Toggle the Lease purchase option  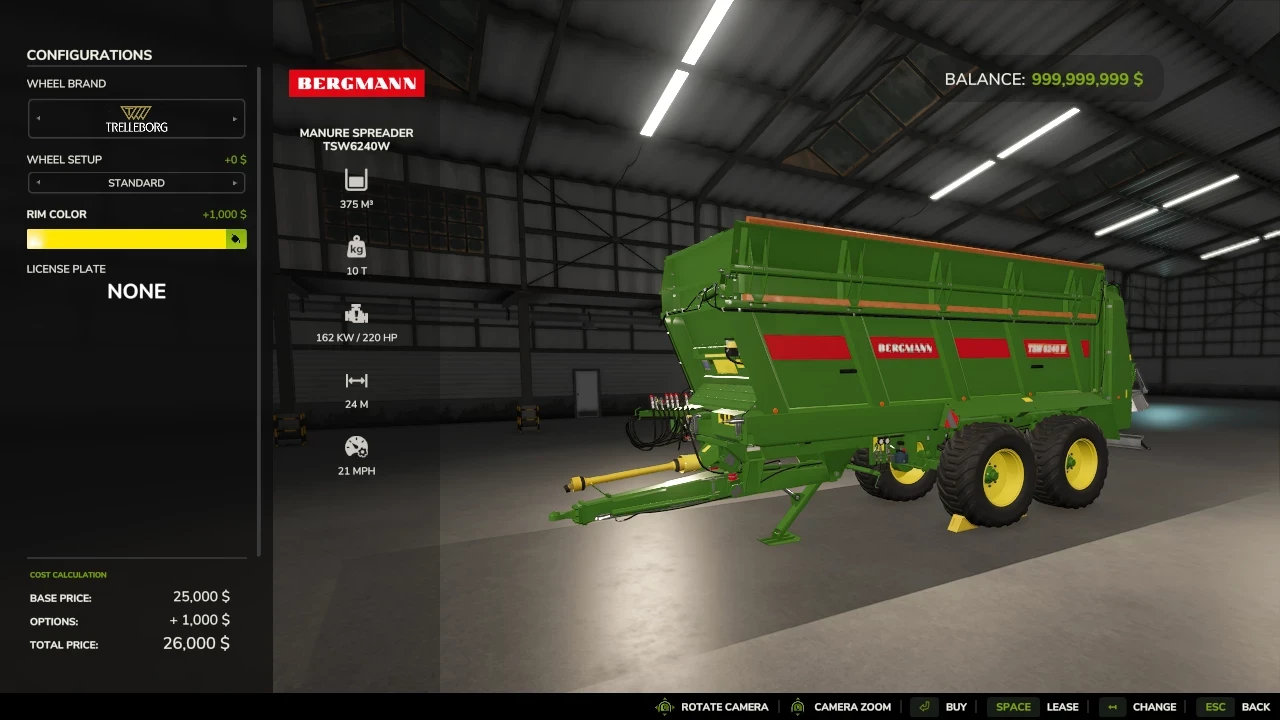tap(1062, 706)
